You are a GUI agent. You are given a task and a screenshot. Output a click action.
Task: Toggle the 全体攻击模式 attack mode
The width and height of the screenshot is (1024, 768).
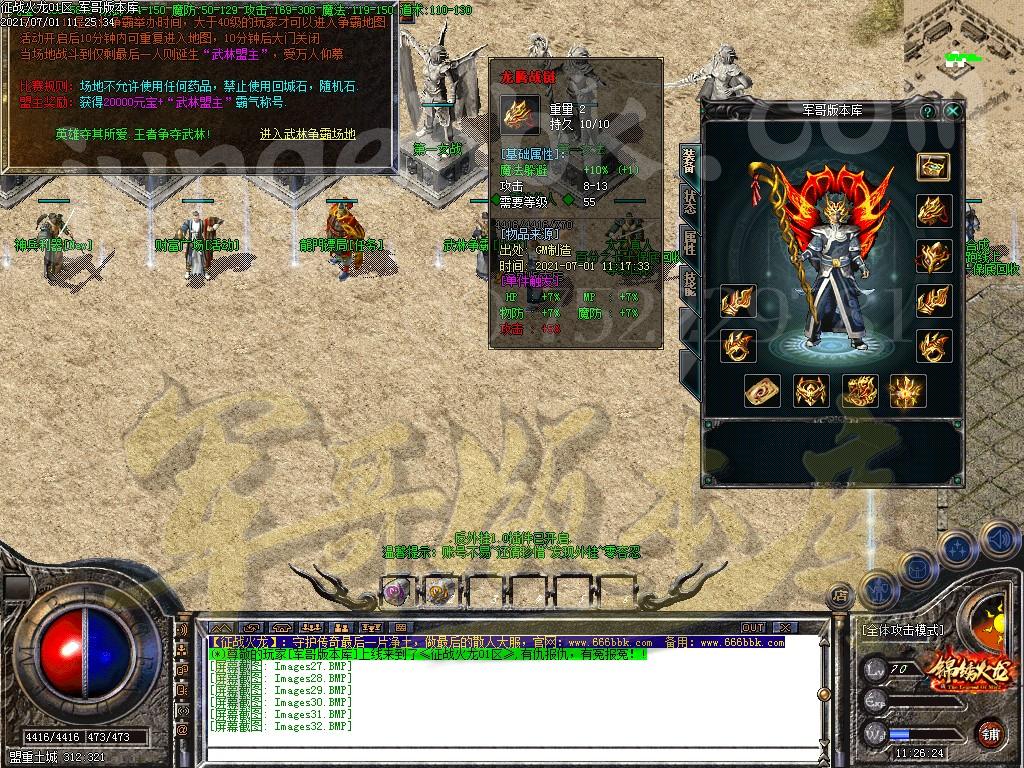pyautogui.click(x=901, y=630)
